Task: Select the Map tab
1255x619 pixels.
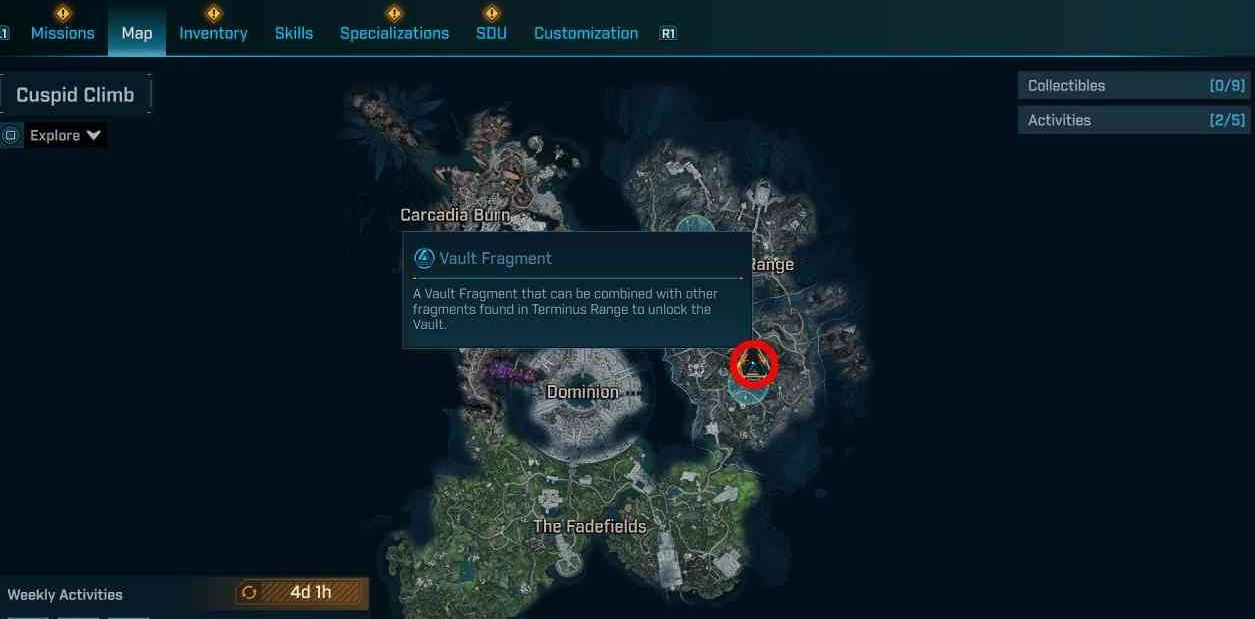Action: 137,33
